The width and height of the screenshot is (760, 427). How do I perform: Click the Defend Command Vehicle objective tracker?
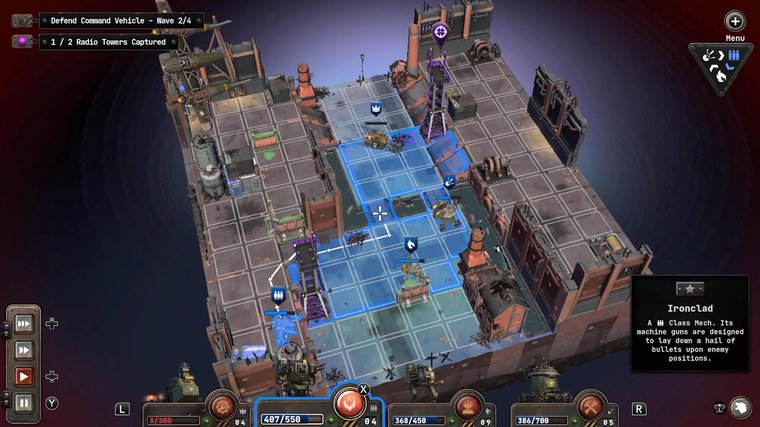coord(120,20)
